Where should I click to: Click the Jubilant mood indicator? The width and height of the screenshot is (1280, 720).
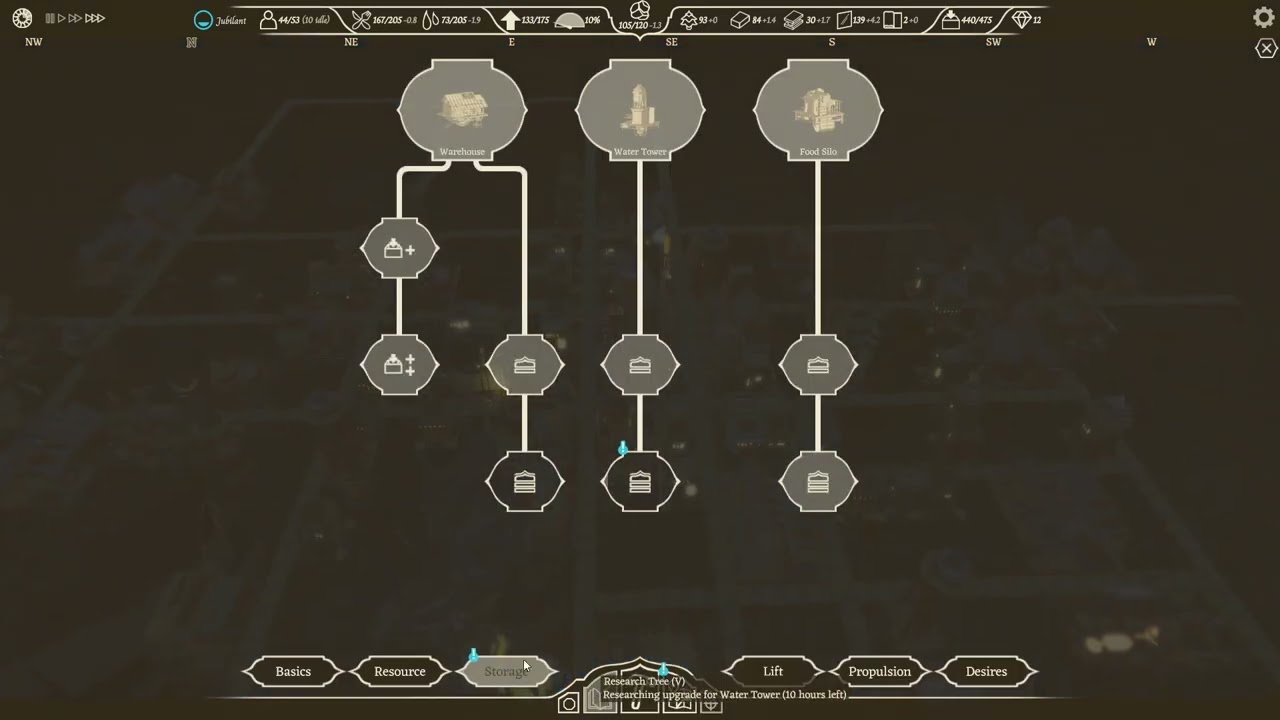(x=220, y=20)
